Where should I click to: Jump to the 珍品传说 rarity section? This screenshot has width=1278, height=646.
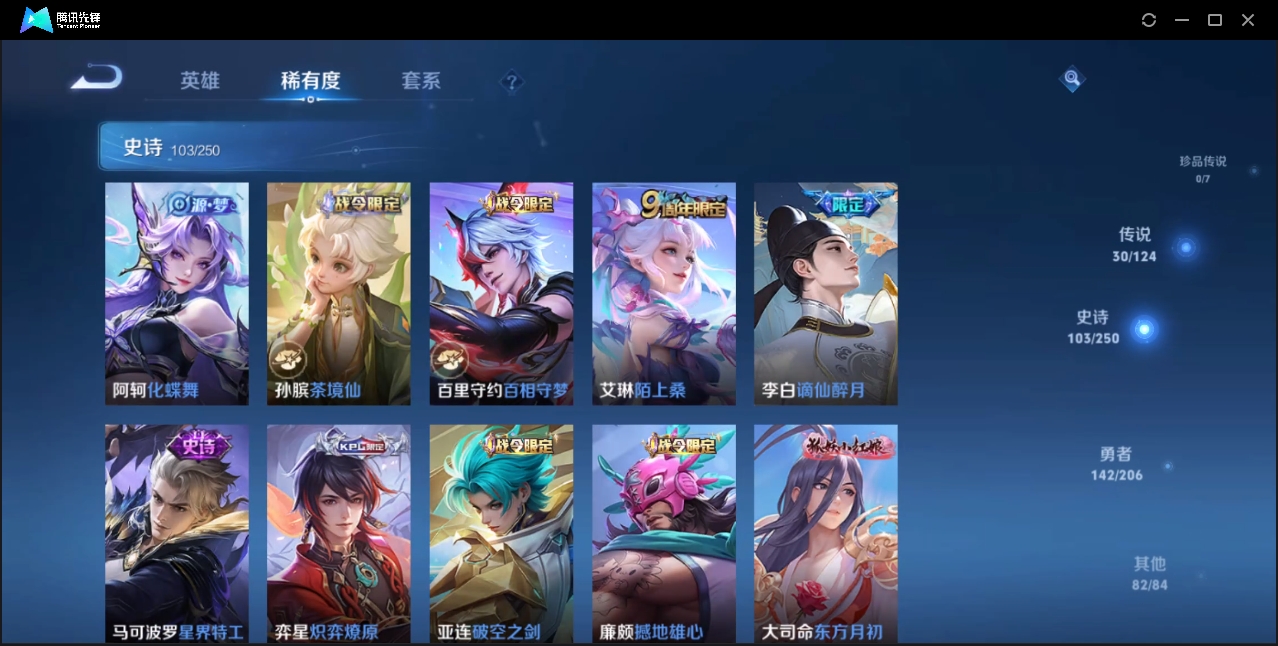coord(1202,168)
